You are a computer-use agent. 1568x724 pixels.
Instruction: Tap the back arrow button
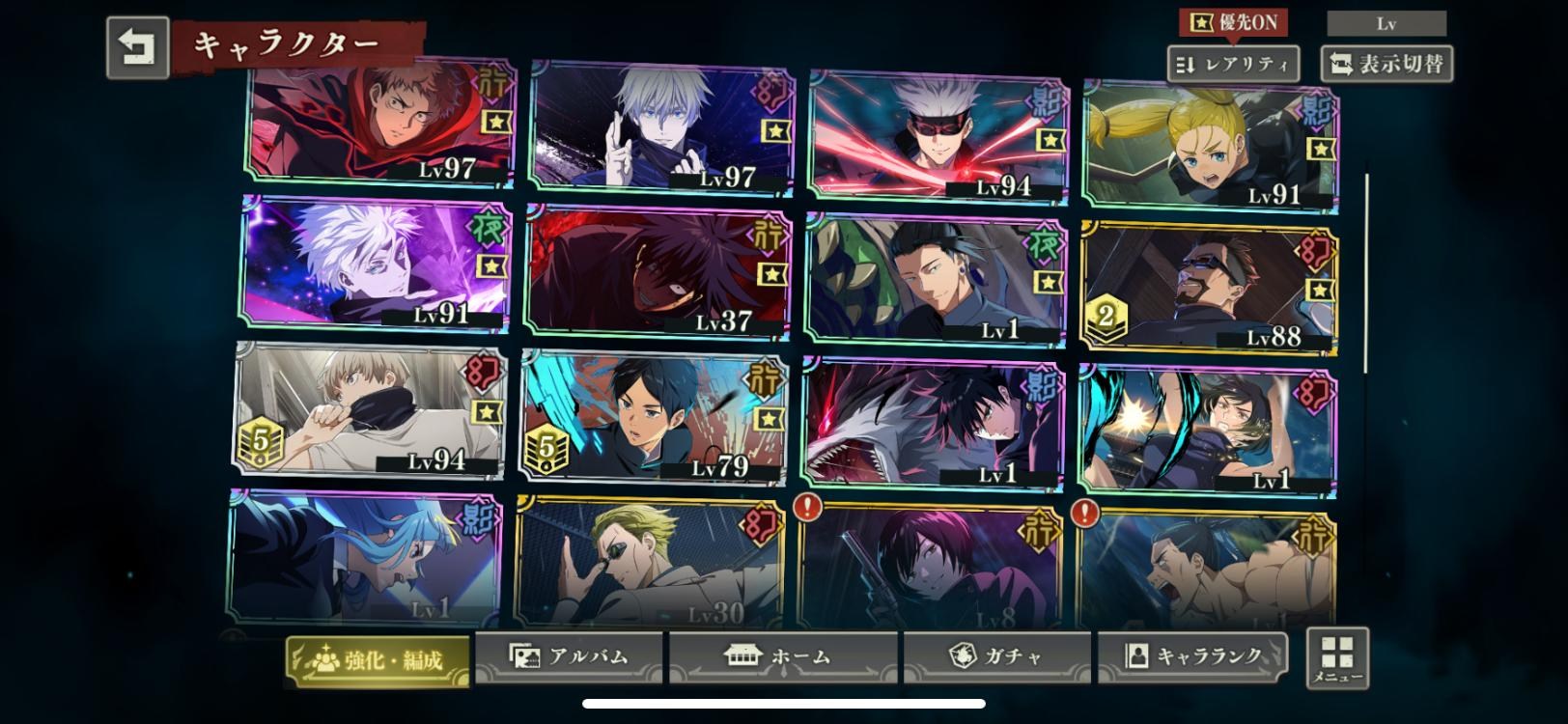click(136, 42)
